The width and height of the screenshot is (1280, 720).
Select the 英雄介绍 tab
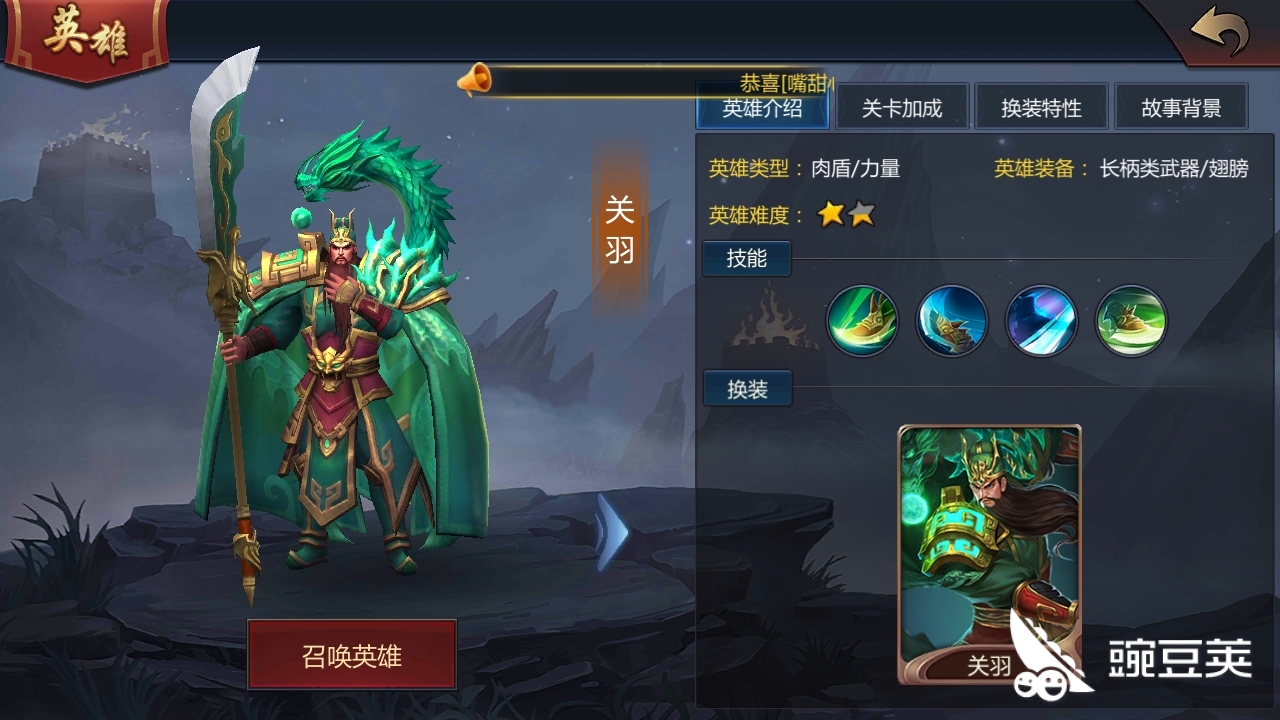pyautogui.click(x=763, y=106)
